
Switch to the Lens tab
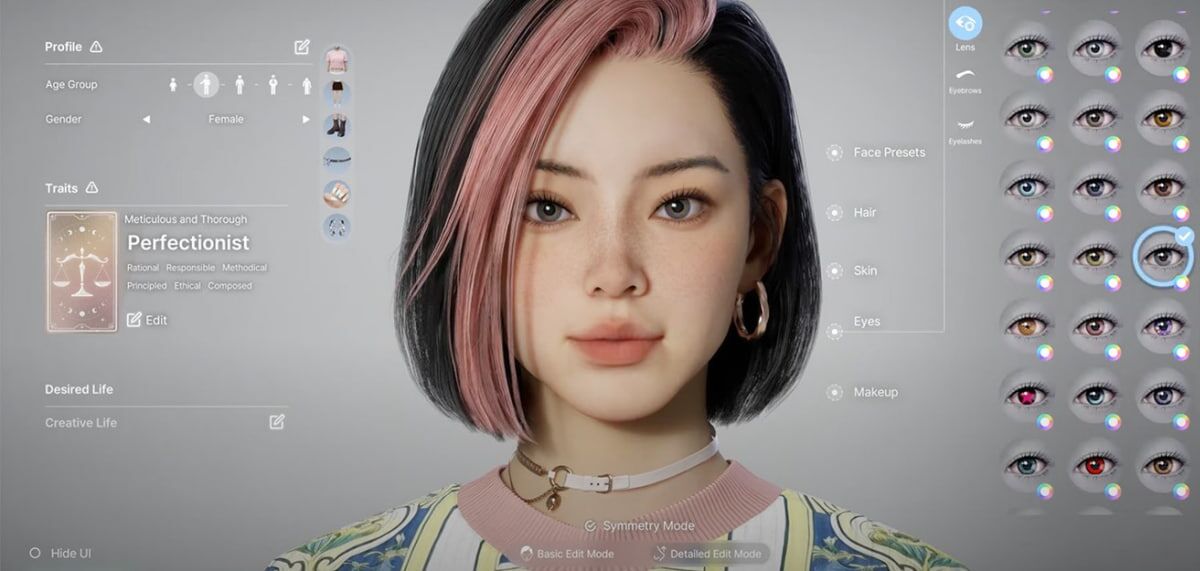click(x=965, y=25)
